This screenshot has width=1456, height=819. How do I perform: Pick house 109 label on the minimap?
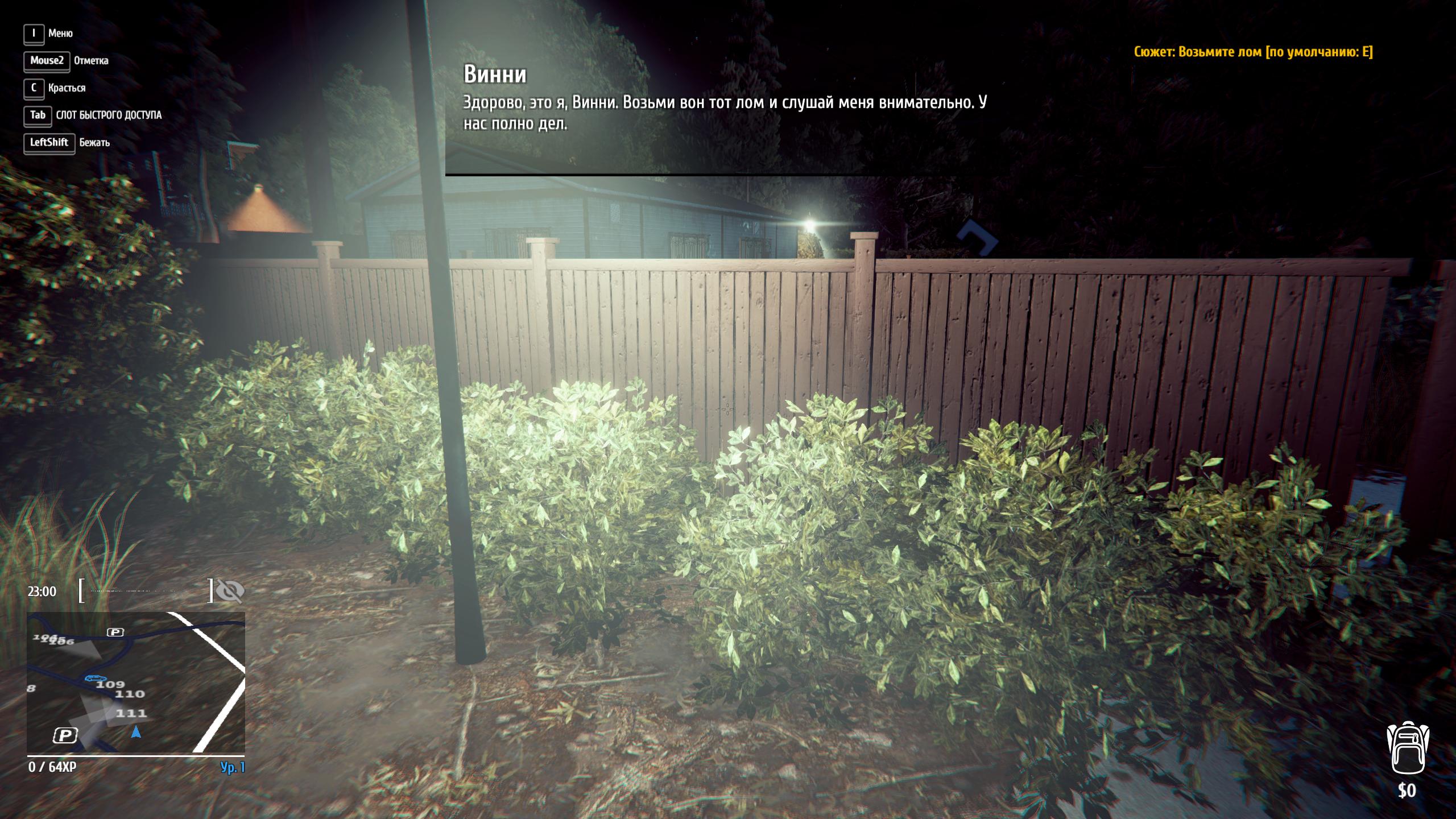[110, 684]
